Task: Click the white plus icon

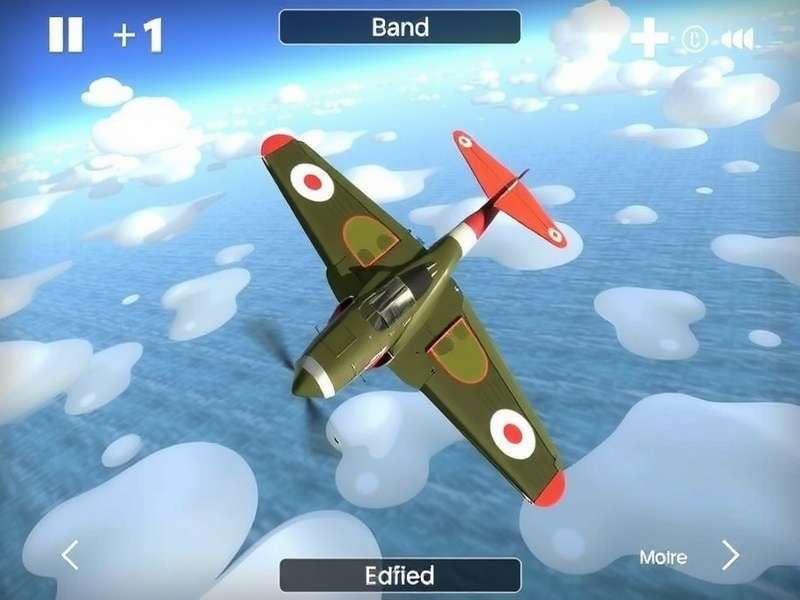Action: [649, 38]
